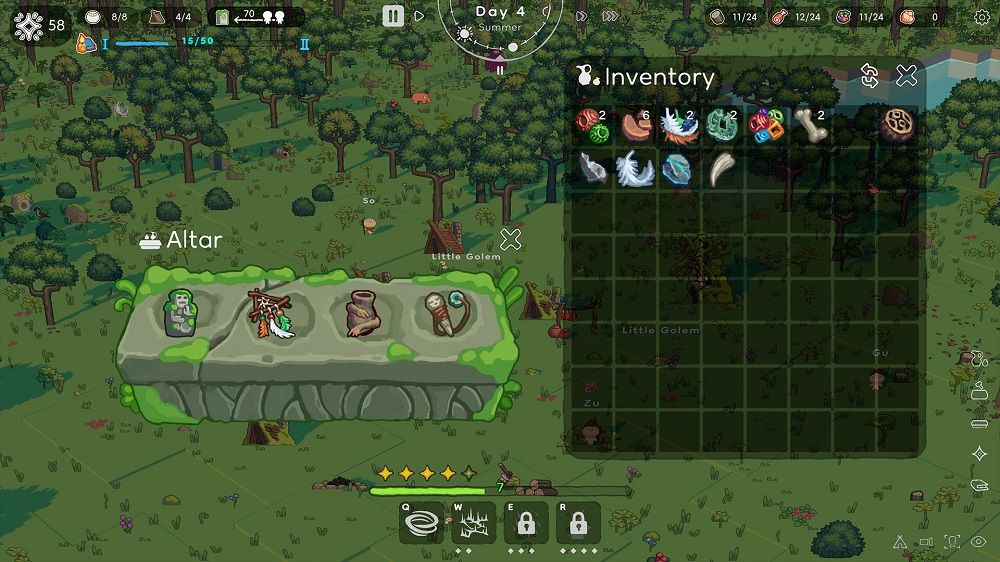Screen dimensions: 1000x562
Task: Close the Inventory panel
Action: (x=906, y=75)
